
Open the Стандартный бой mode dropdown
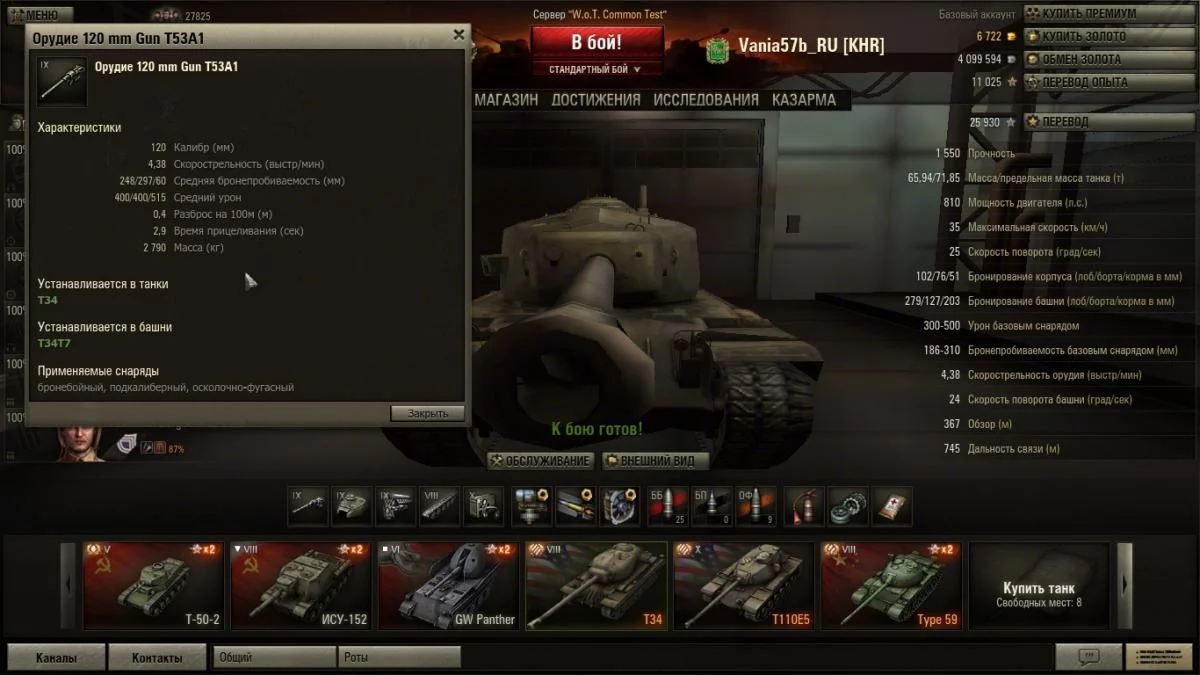596,70
